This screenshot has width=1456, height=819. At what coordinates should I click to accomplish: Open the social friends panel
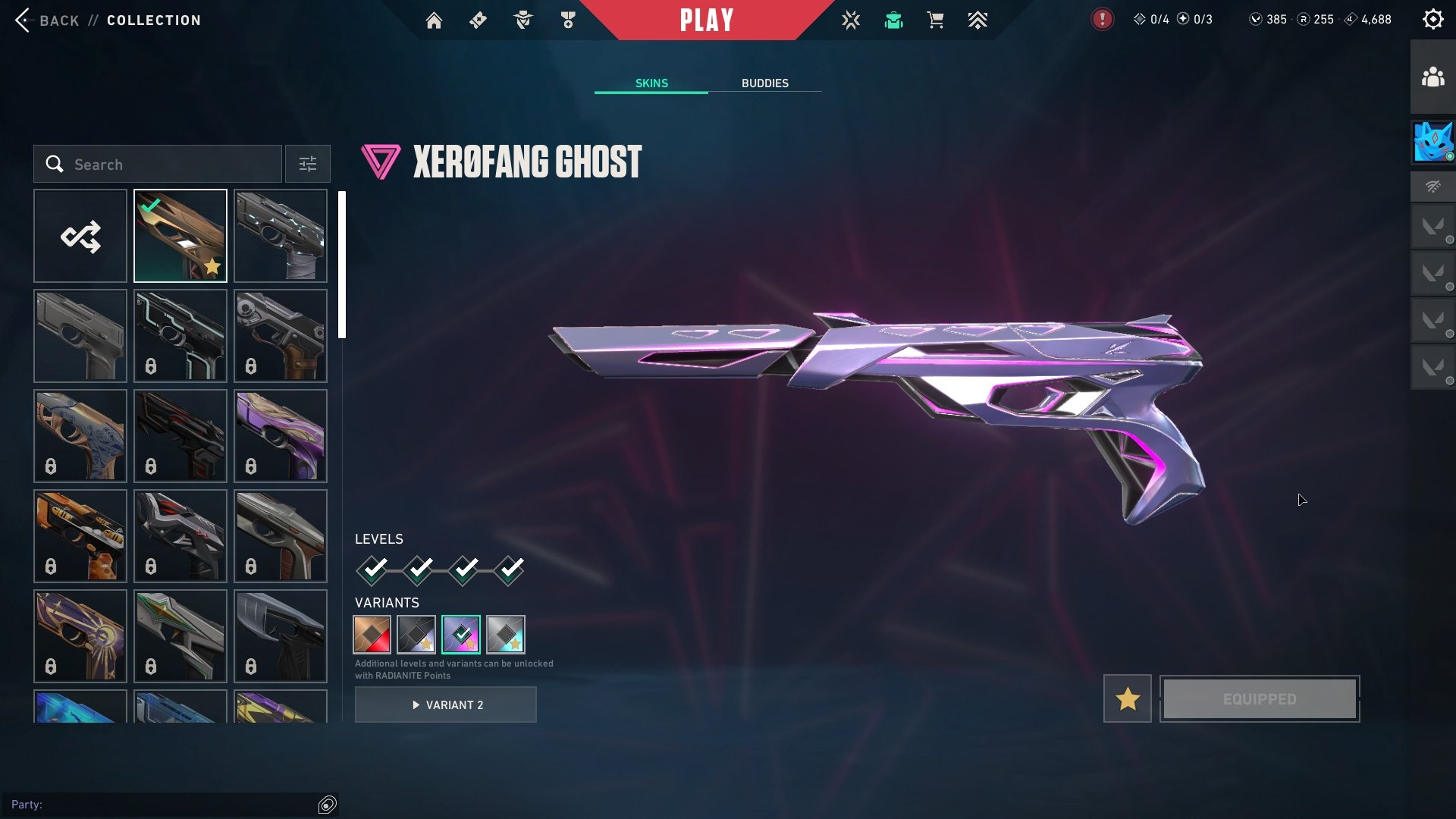coord(1432,77)
